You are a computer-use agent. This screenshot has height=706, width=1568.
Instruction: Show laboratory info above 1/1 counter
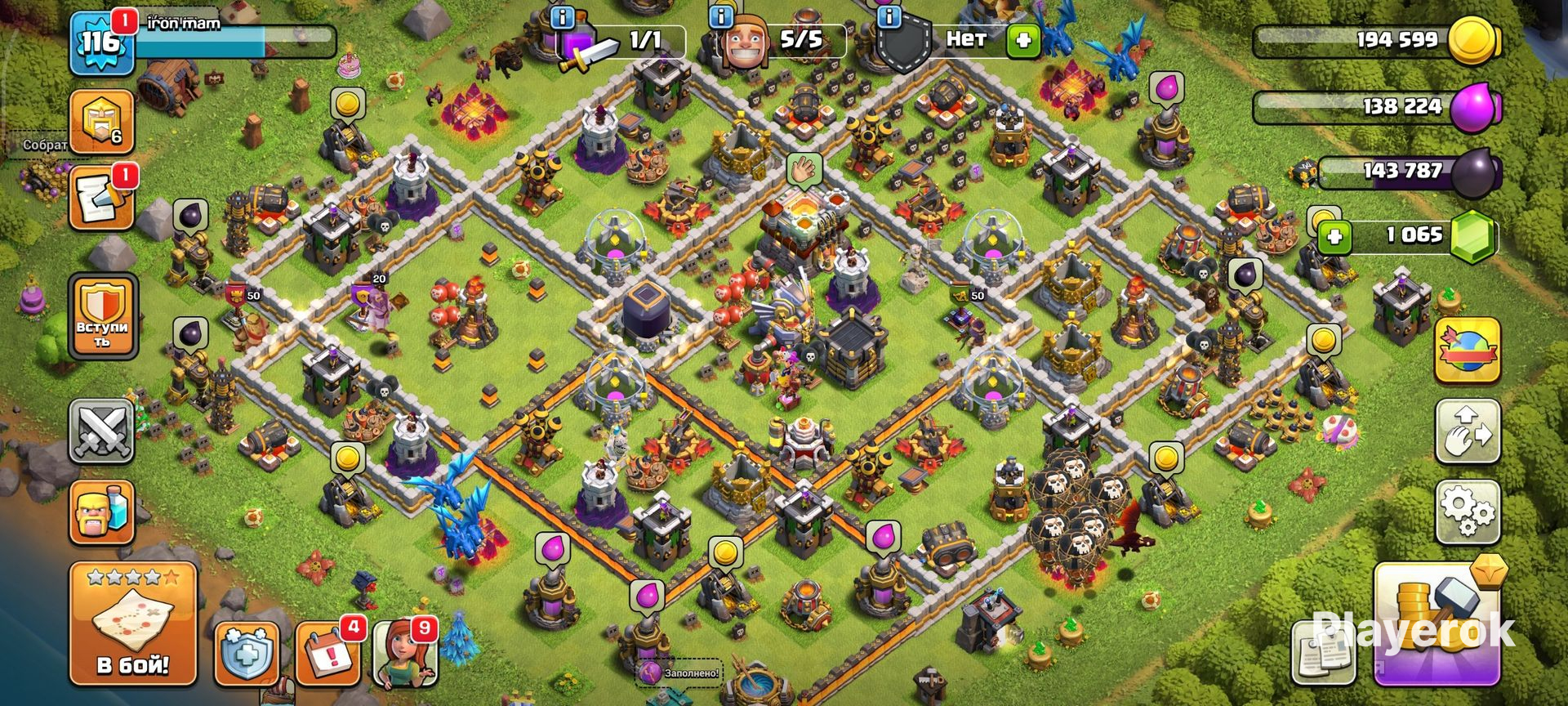(562, 16)
